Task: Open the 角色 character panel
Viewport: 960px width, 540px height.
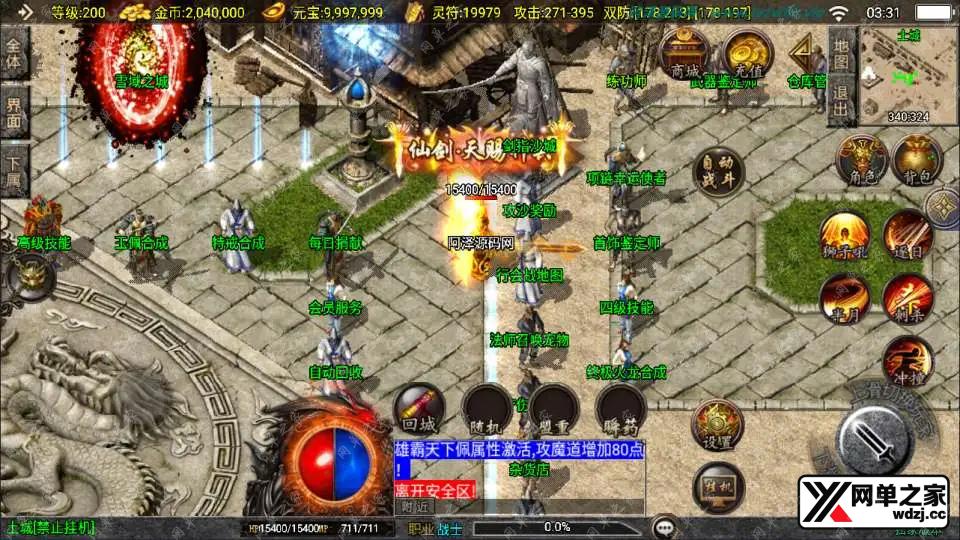Action: 861,160
